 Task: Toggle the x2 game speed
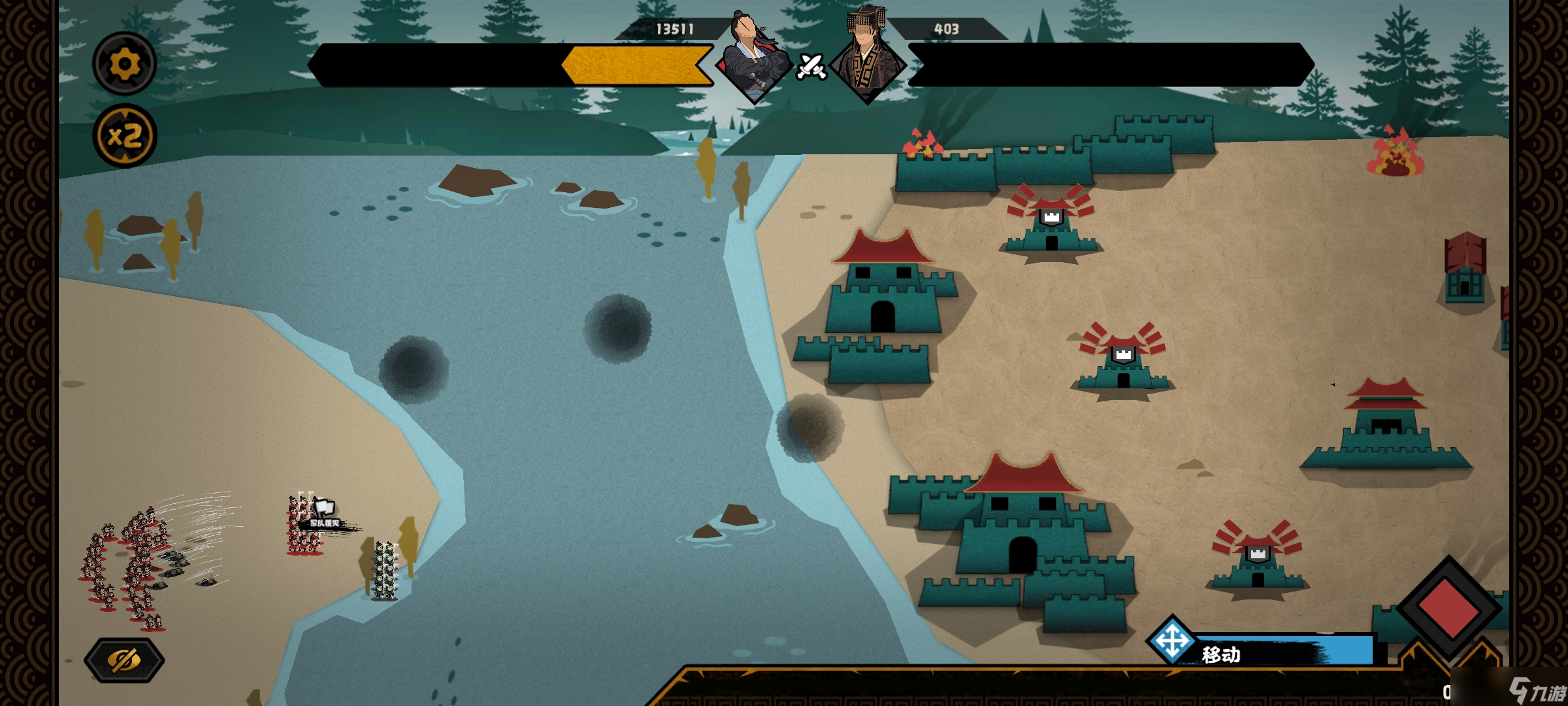pos(124,137)
